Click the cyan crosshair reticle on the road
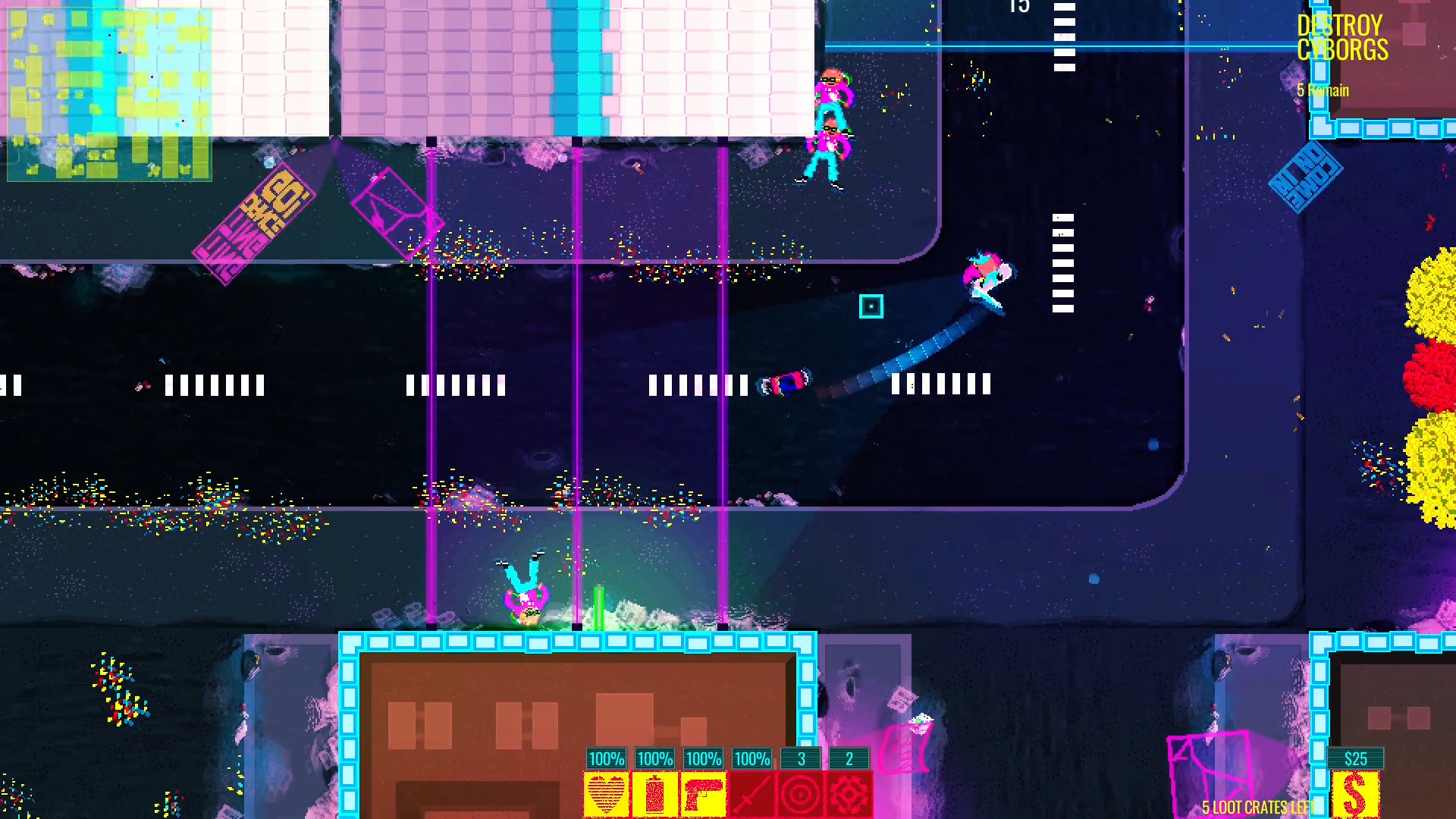The width and height of the screenshot is (1456, 819). (871, 306)
